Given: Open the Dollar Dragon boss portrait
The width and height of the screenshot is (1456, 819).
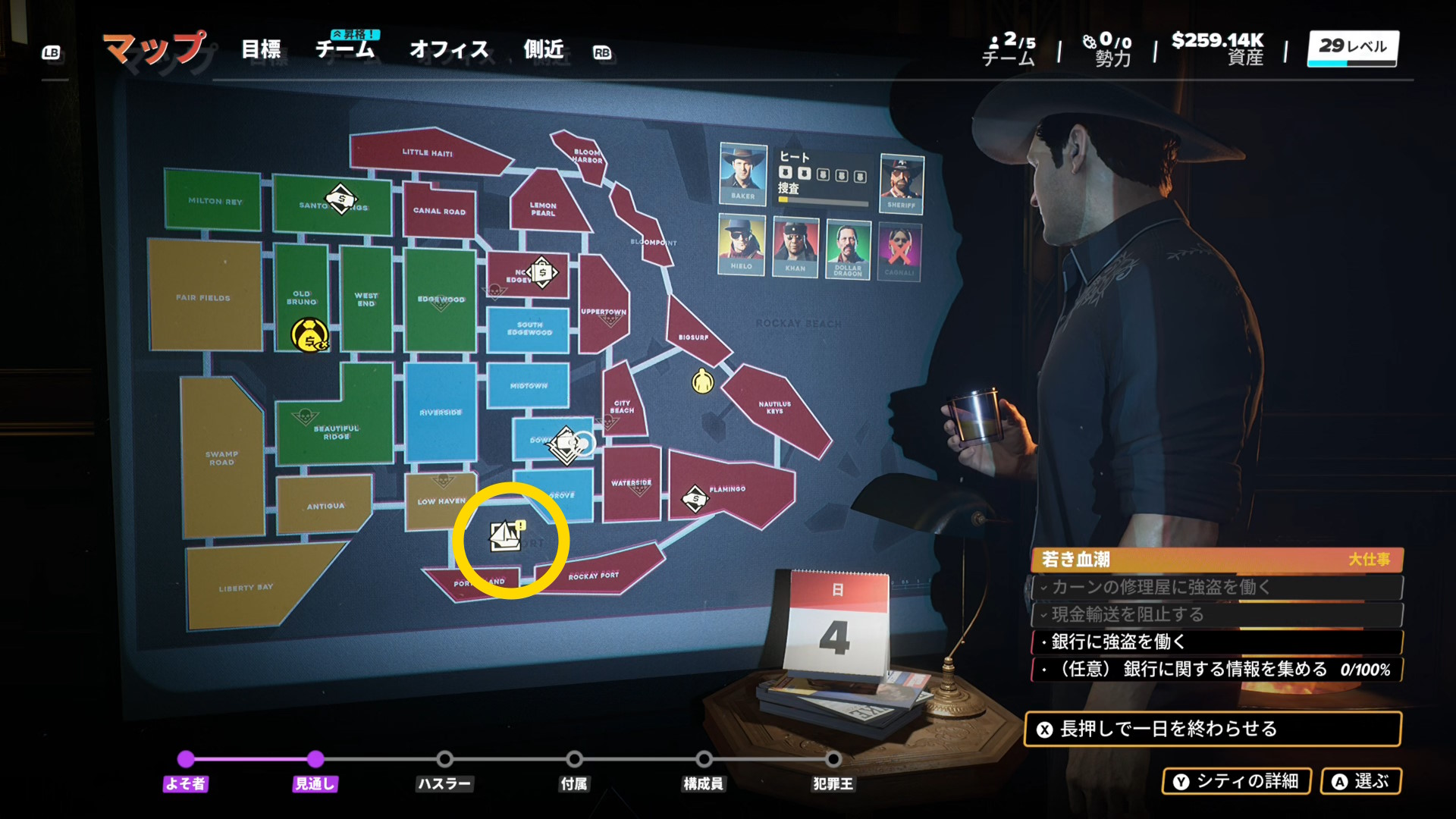Looking at the screenshot, I should (x=848, y=247).
